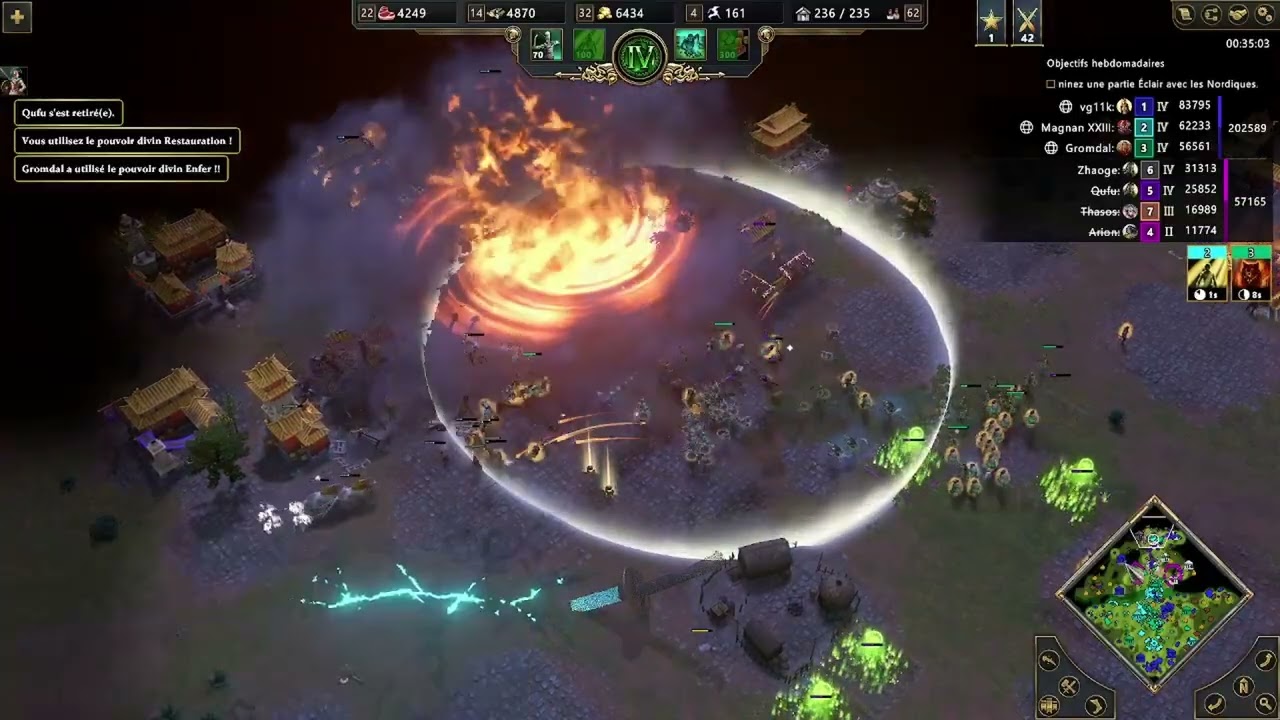The width and height of the screenshot is (1280, 720).
Task: Select player vg11k in the score list
Action: 1096,106
